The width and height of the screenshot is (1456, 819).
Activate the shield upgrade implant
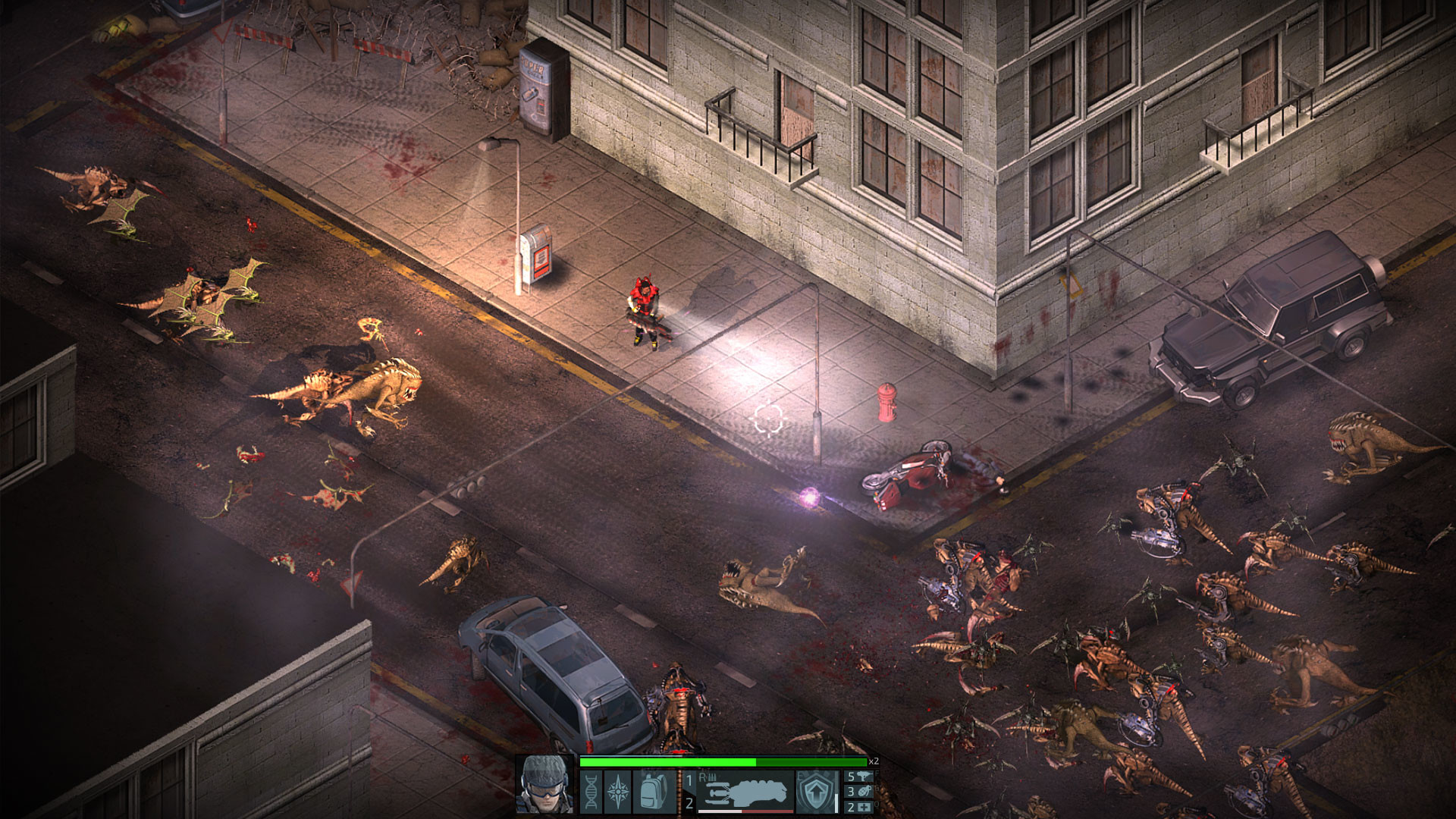[816, 790]
